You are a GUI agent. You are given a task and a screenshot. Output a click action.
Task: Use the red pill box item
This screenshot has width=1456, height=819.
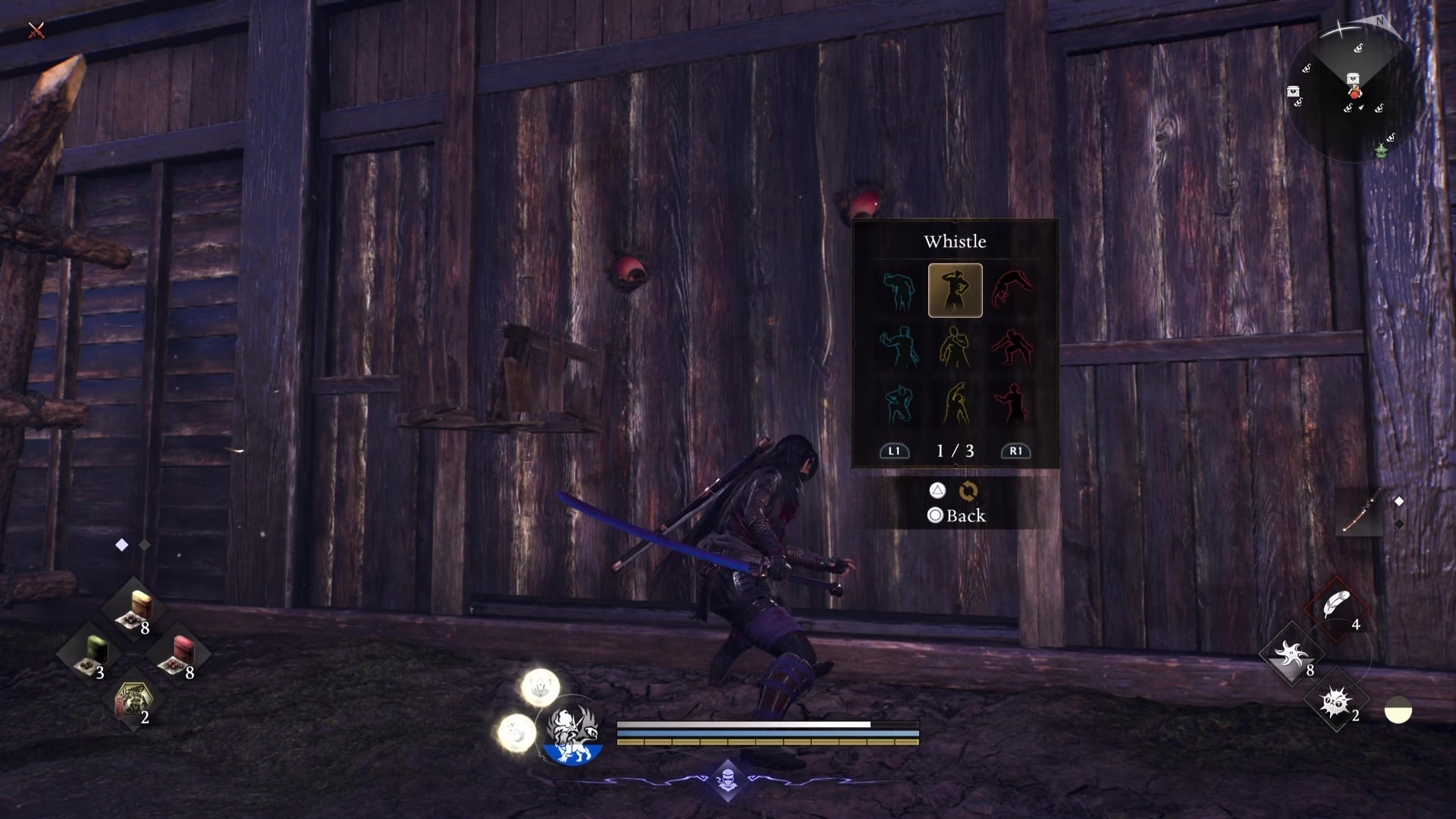(x=179, y=654)
